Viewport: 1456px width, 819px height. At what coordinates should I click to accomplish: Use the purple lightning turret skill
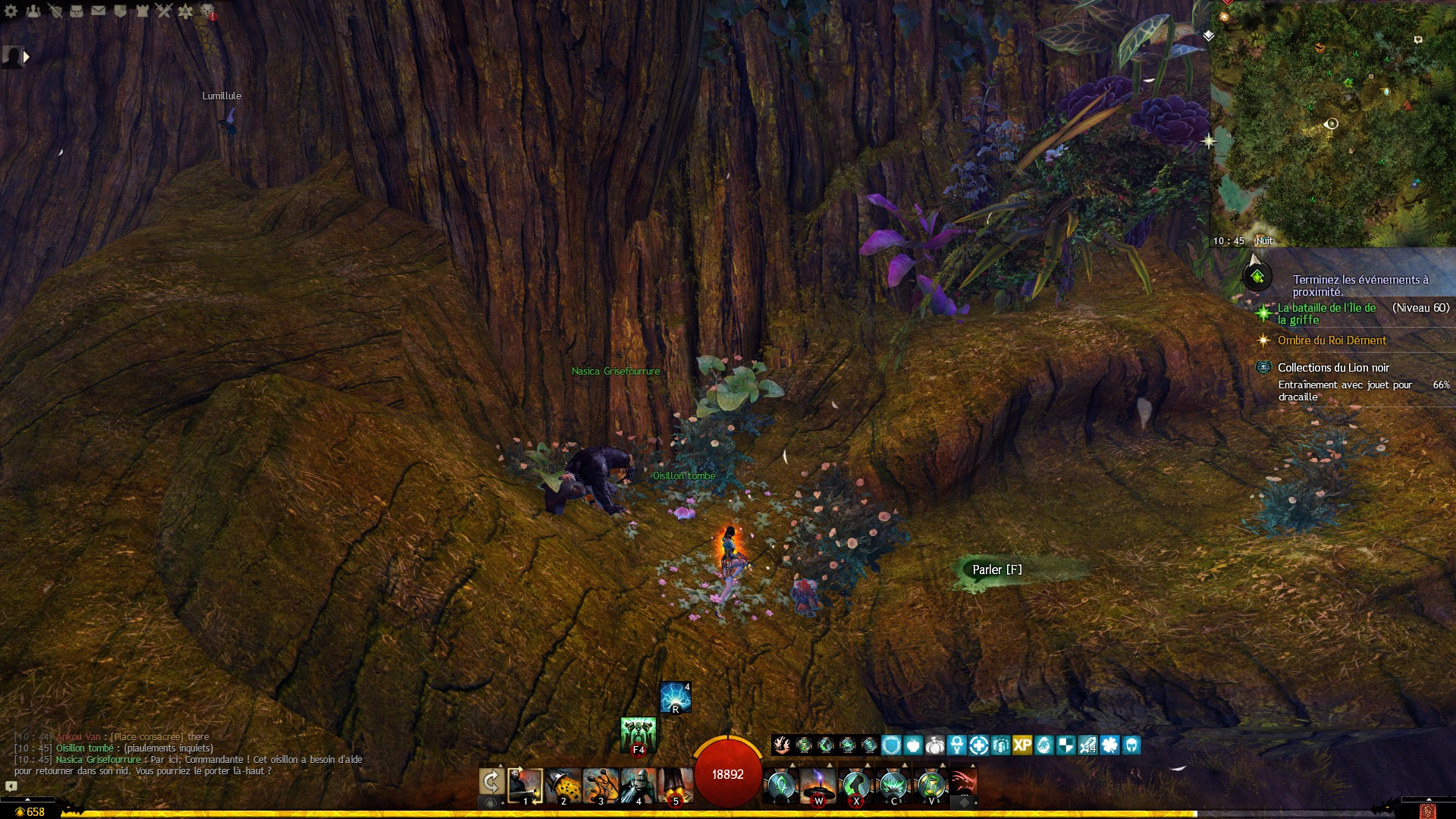pos(818,786)
